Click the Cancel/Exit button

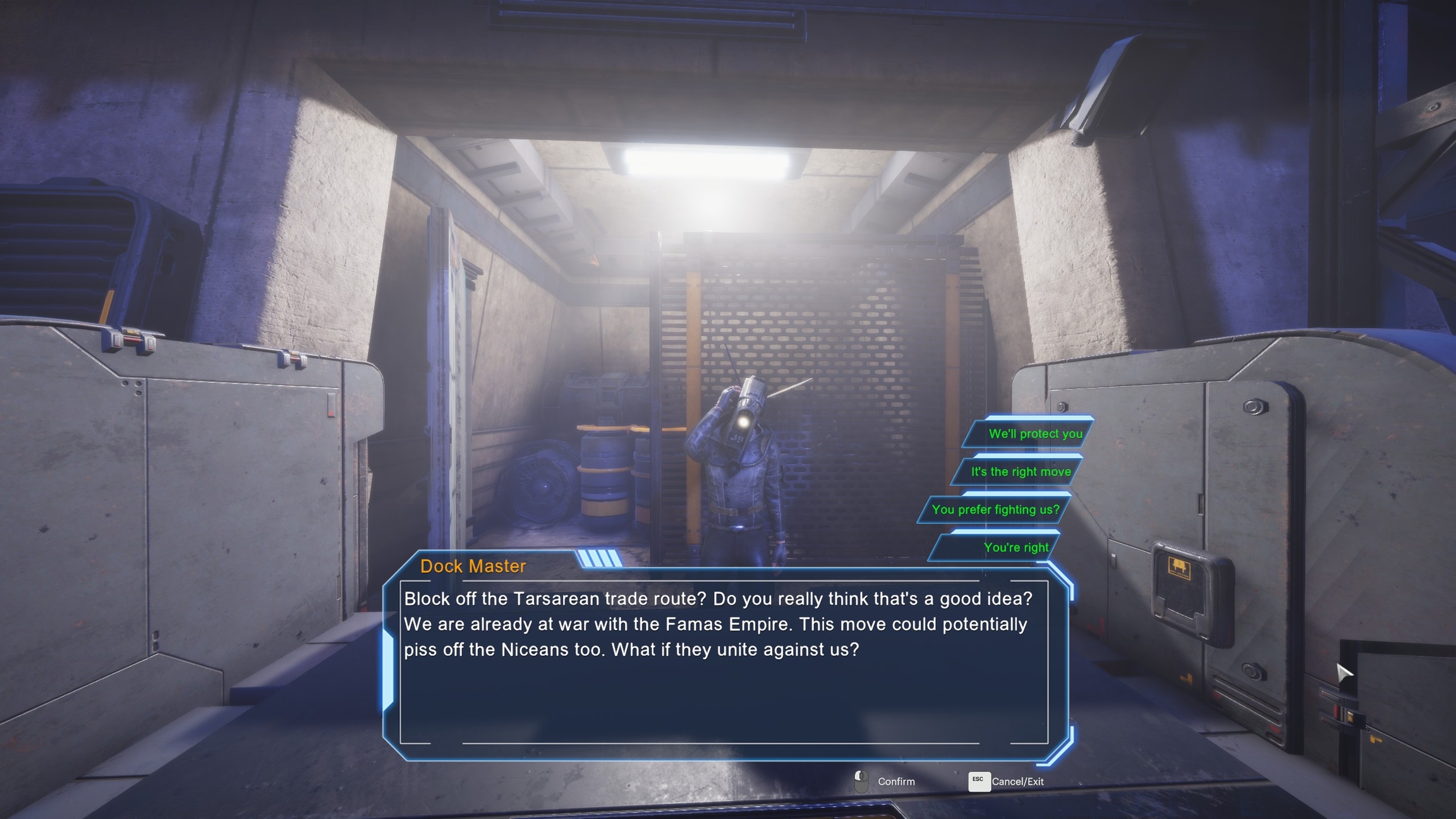(x=1006, y=782)
